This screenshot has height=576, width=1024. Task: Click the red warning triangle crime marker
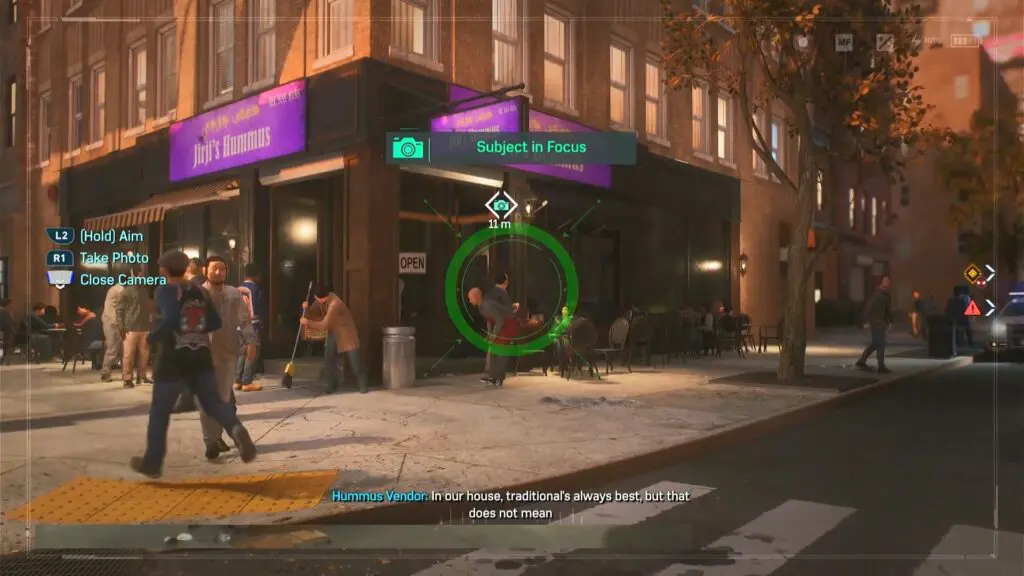[x=972, y=307]
